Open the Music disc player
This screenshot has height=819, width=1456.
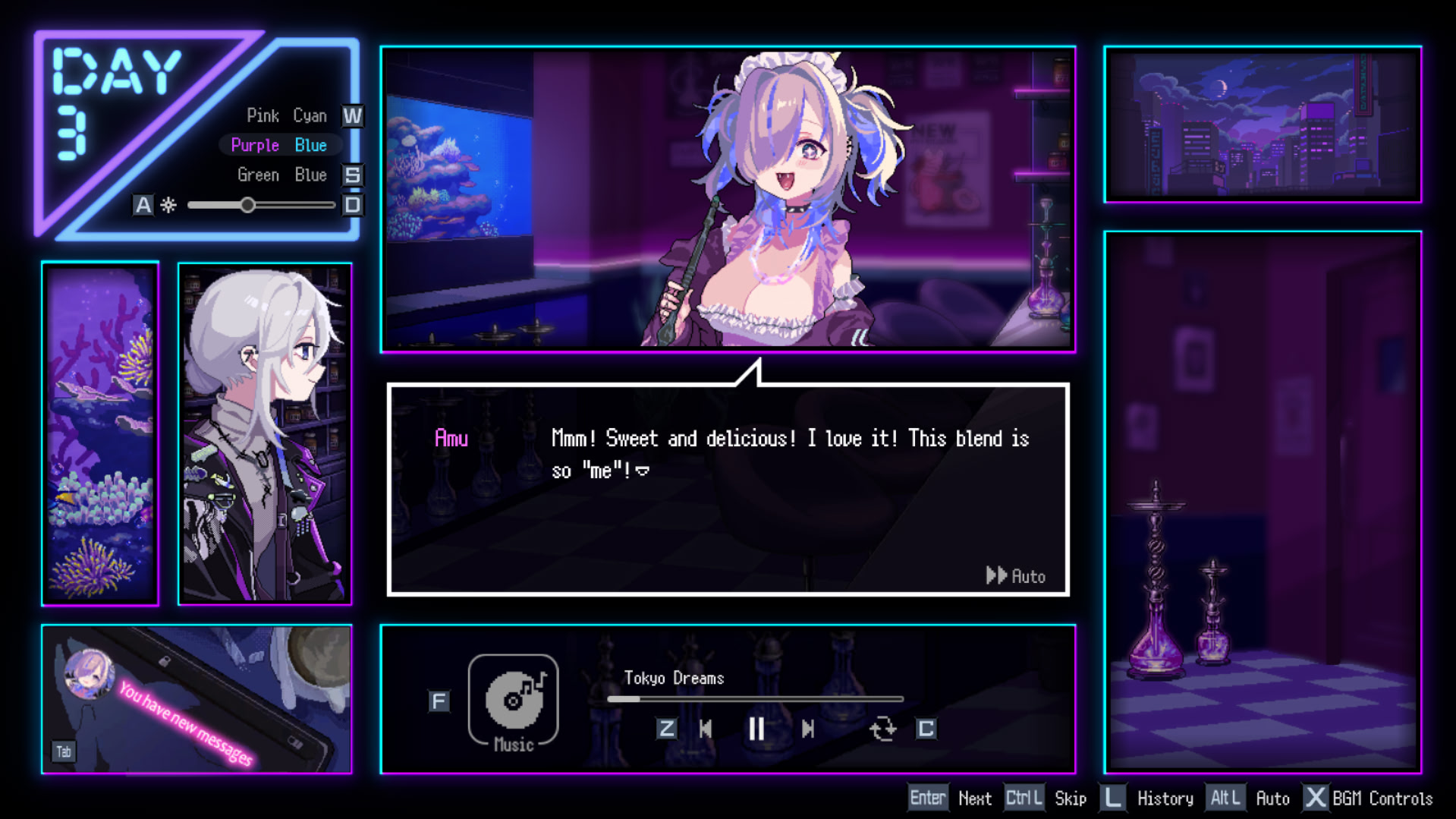point(514,700)
